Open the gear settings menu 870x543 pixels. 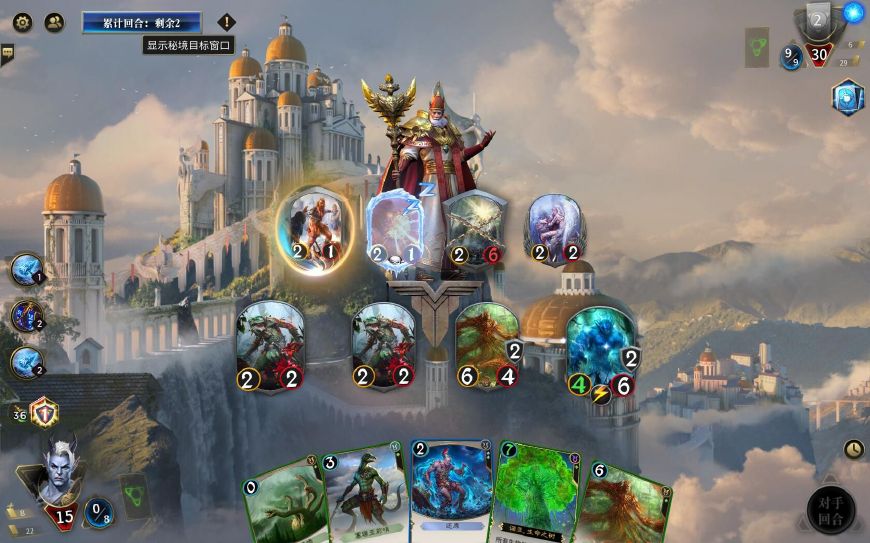coord(22,22)
